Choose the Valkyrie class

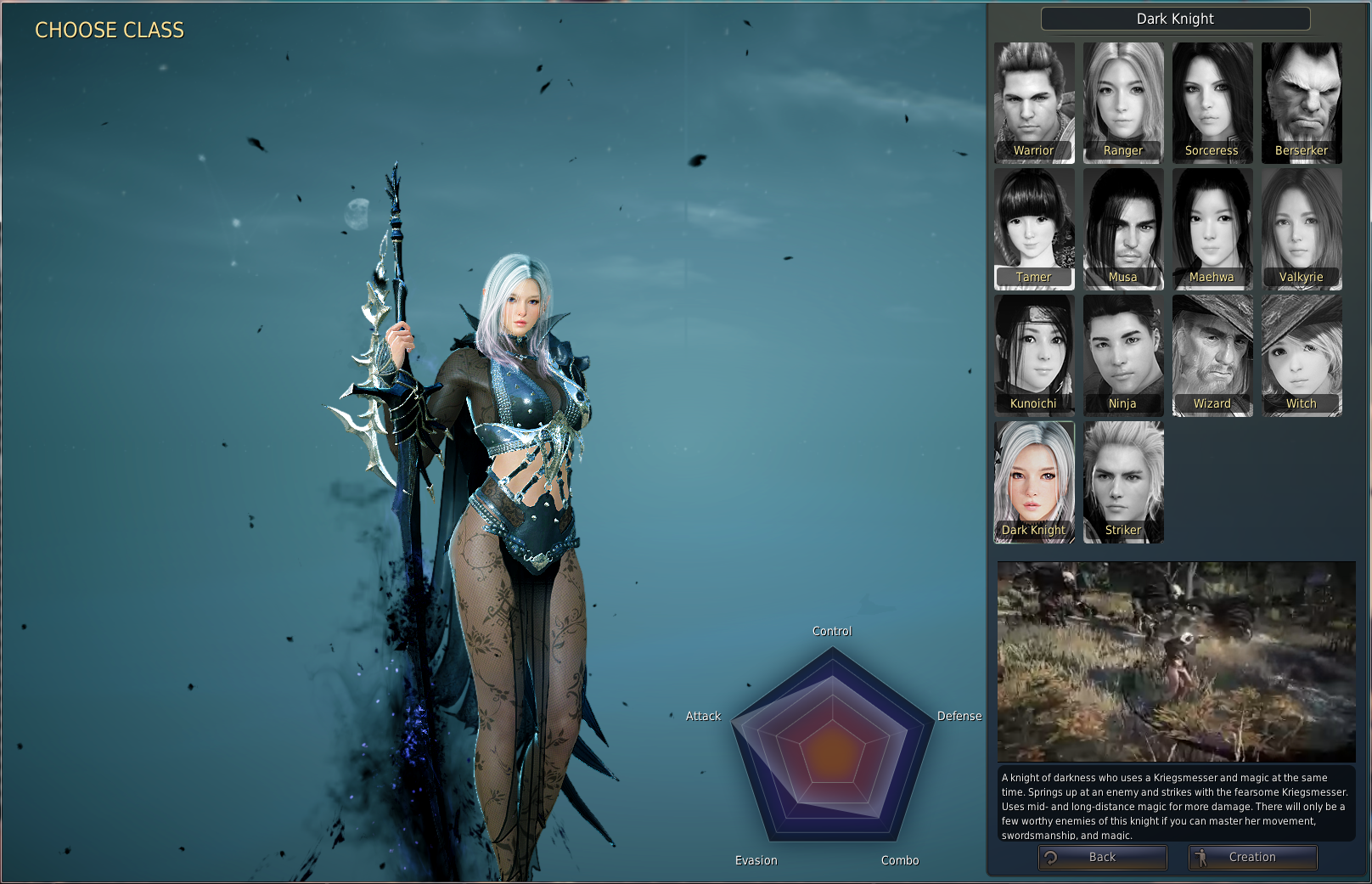pyautogui.click(x=1302, y=228)
